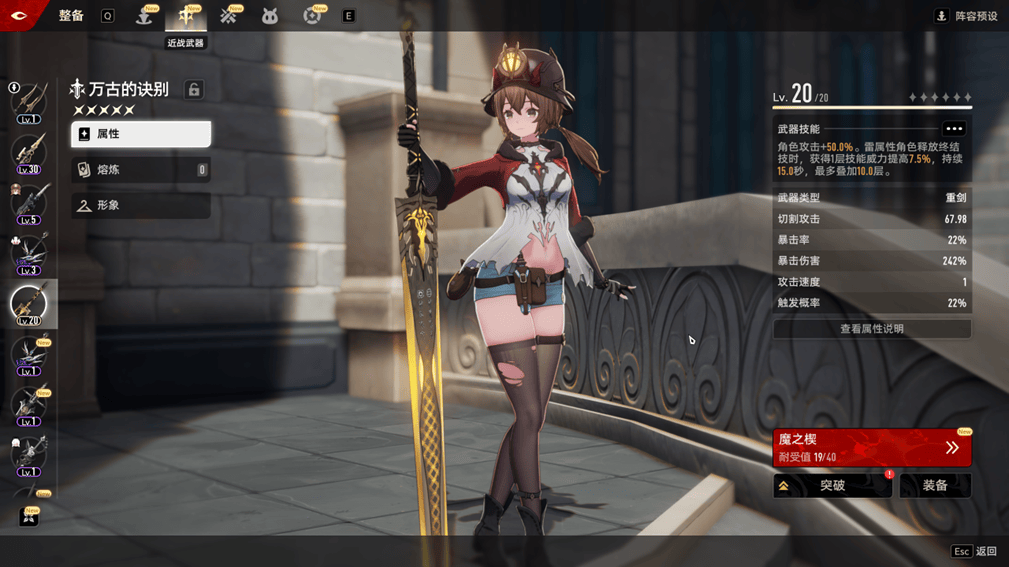Viewport: 1009px width, 567px height.
Task: Return with the 返回 back button
Action: (975, 551)
